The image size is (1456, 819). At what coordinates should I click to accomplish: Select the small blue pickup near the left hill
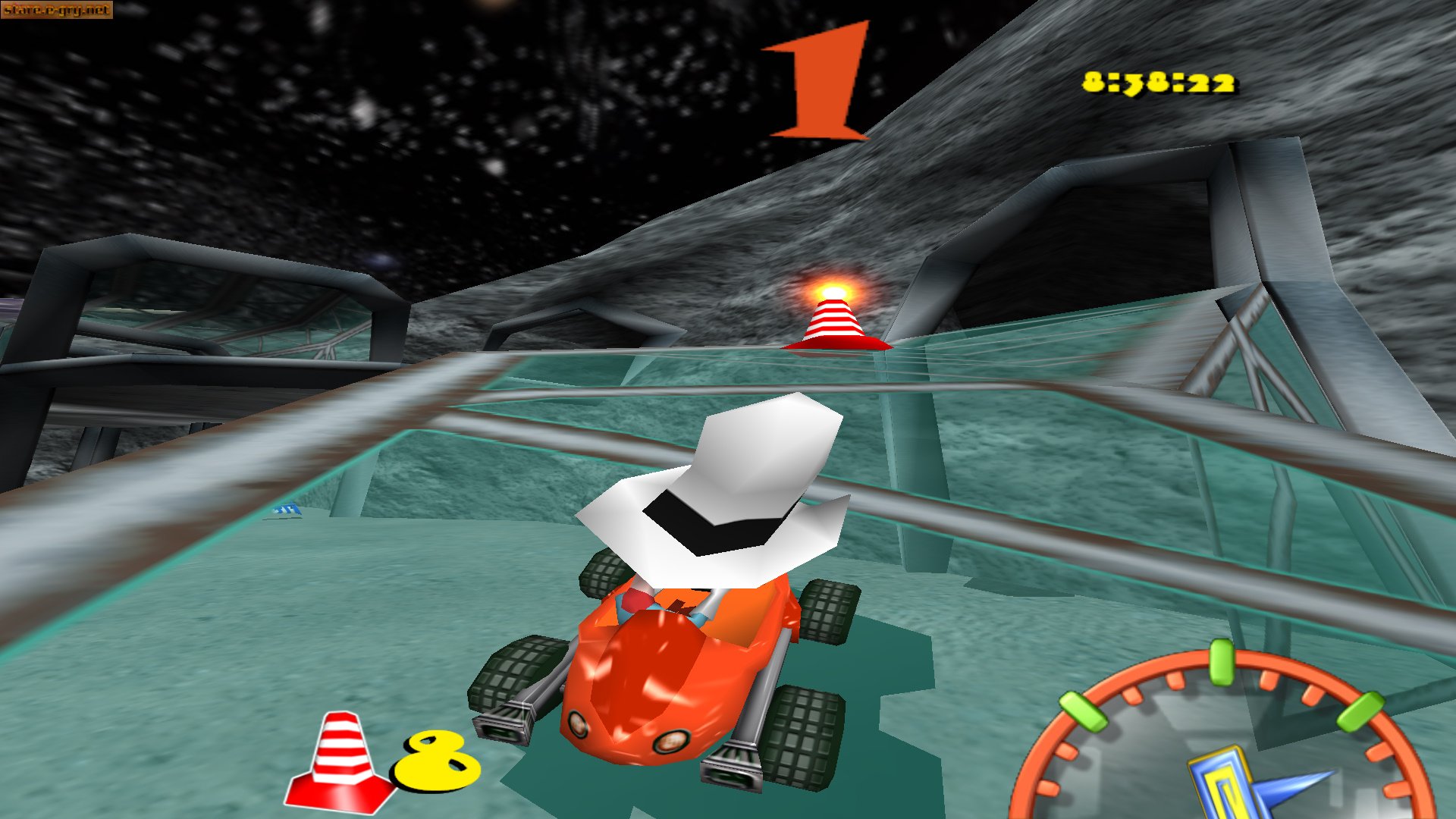[289, 510]
